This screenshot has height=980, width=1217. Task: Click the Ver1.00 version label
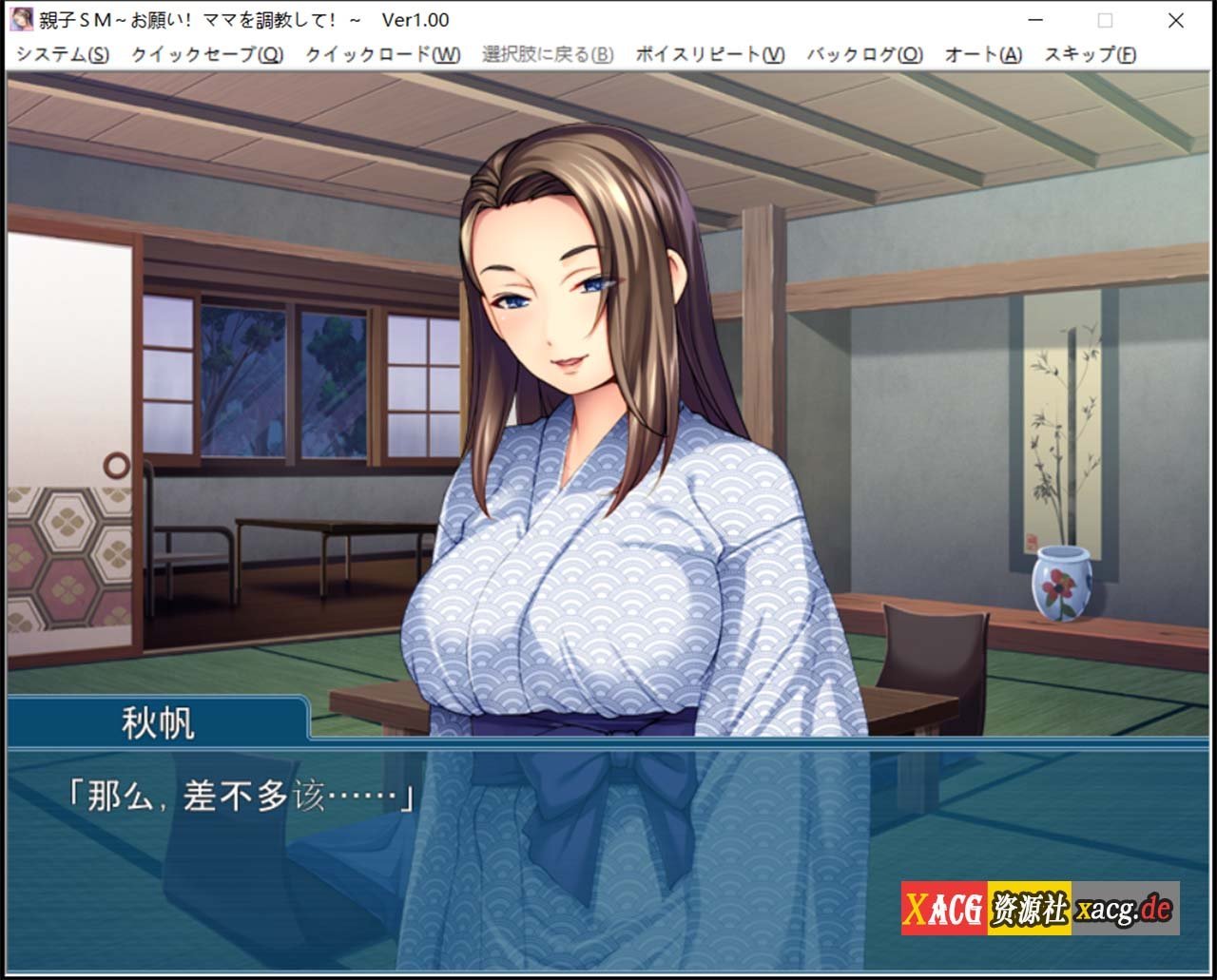tap(415, 19)
